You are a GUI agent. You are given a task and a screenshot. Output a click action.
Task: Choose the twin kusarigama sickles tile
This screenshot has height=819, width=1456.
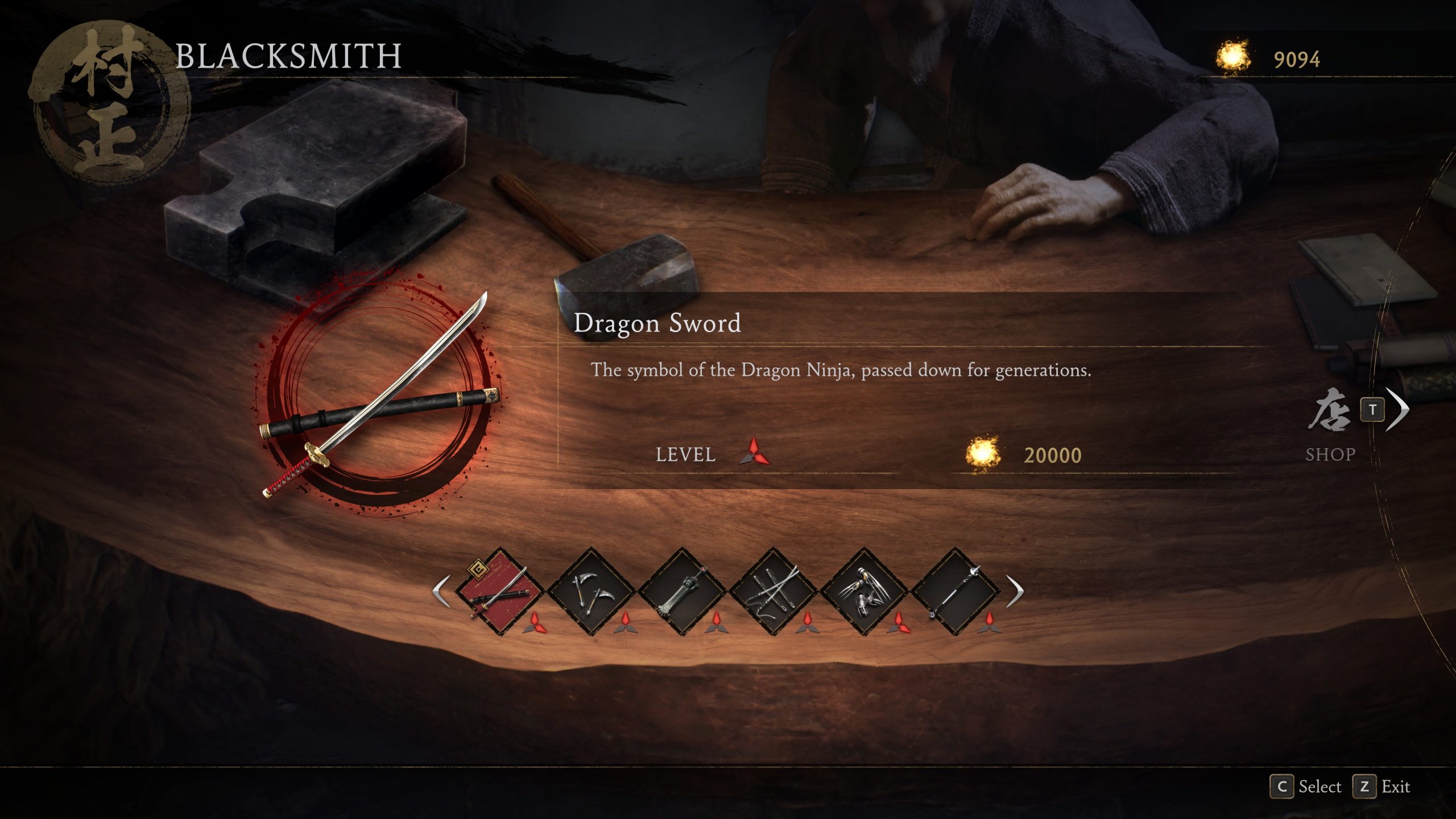pyautogui.click(x=591, y=591)
